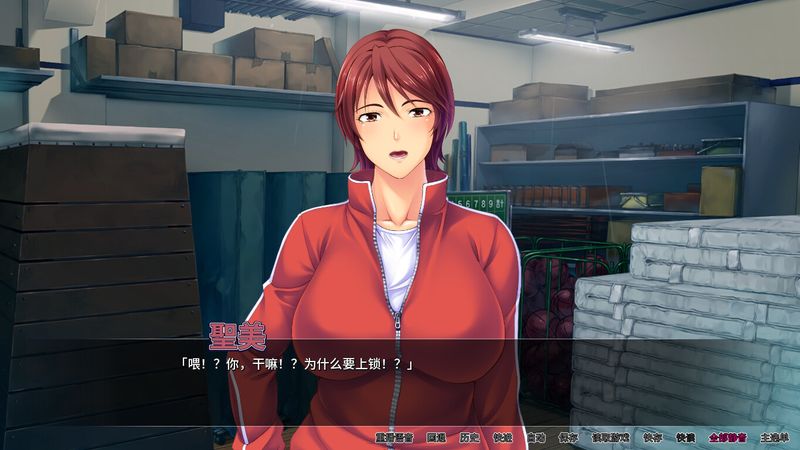Image resolution: width=800 pixels, height=450 pixels.
Task: Advance the dialogue text box
Action: pos(400,385)
